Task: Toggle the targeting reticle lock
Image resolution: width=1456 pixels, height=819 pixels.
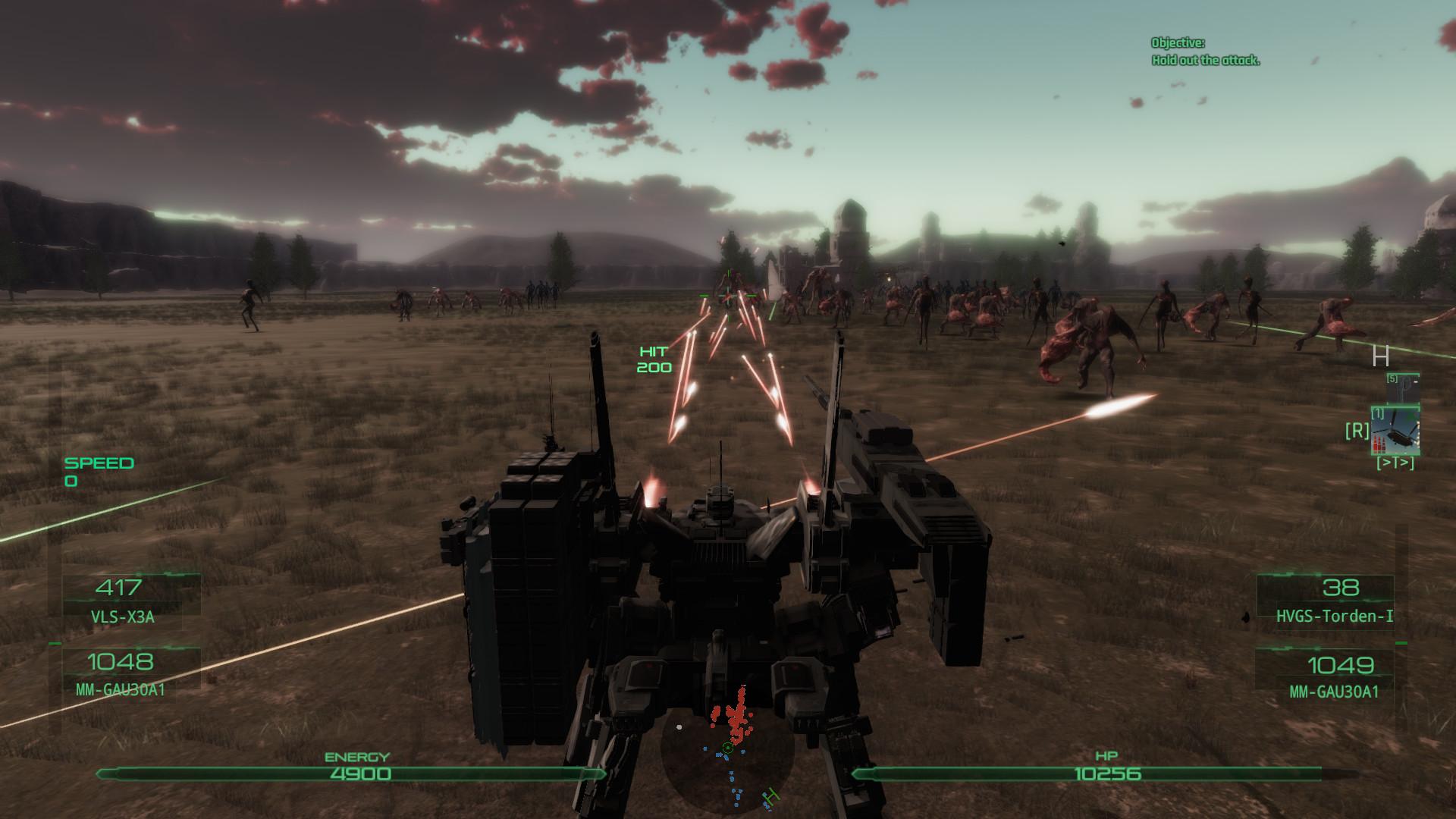Action: tap(728, 297)
